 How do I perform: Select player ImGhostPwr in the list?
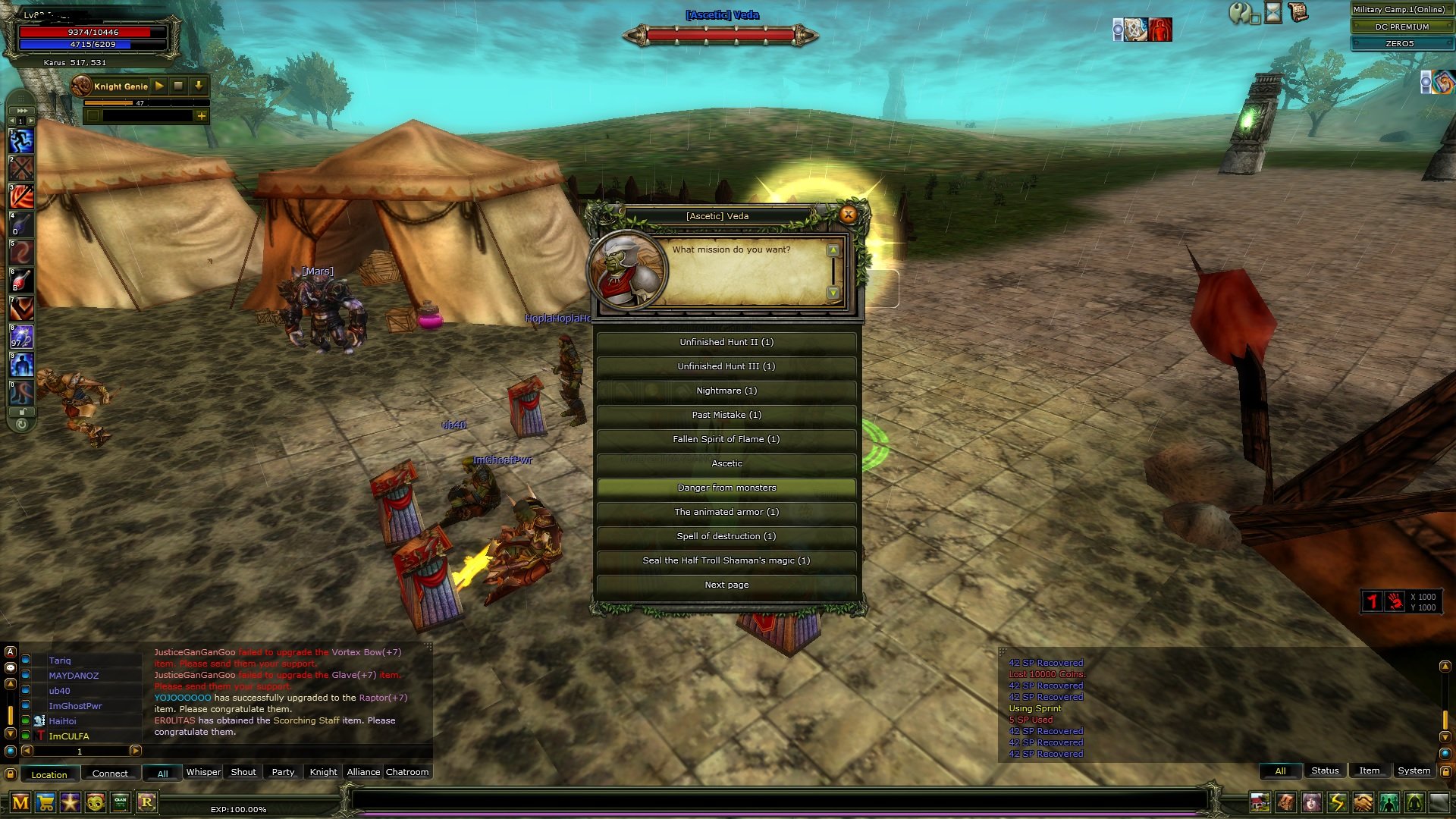click(x=75, y=706)
